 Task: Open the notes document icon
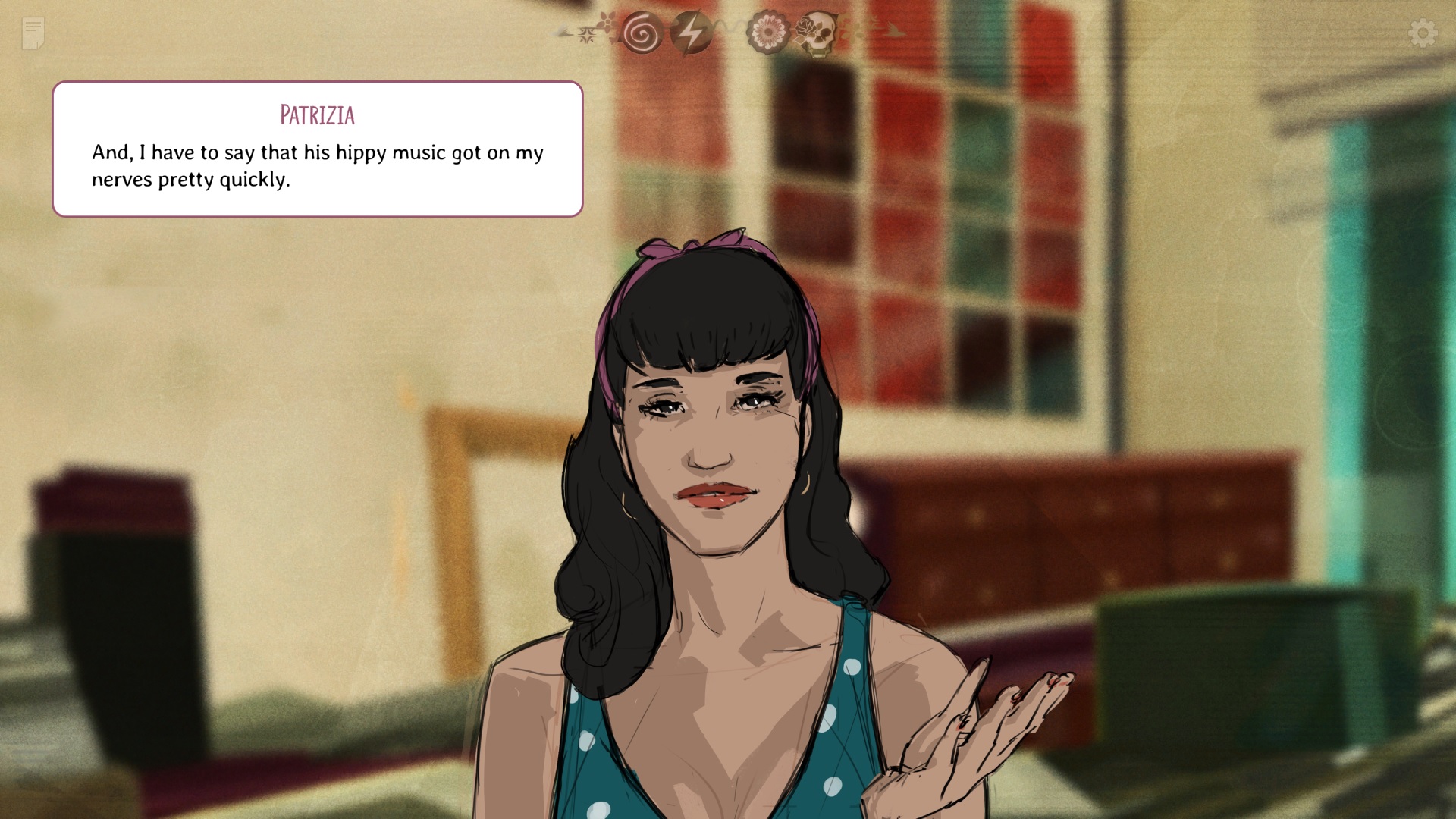coord(33,33)
